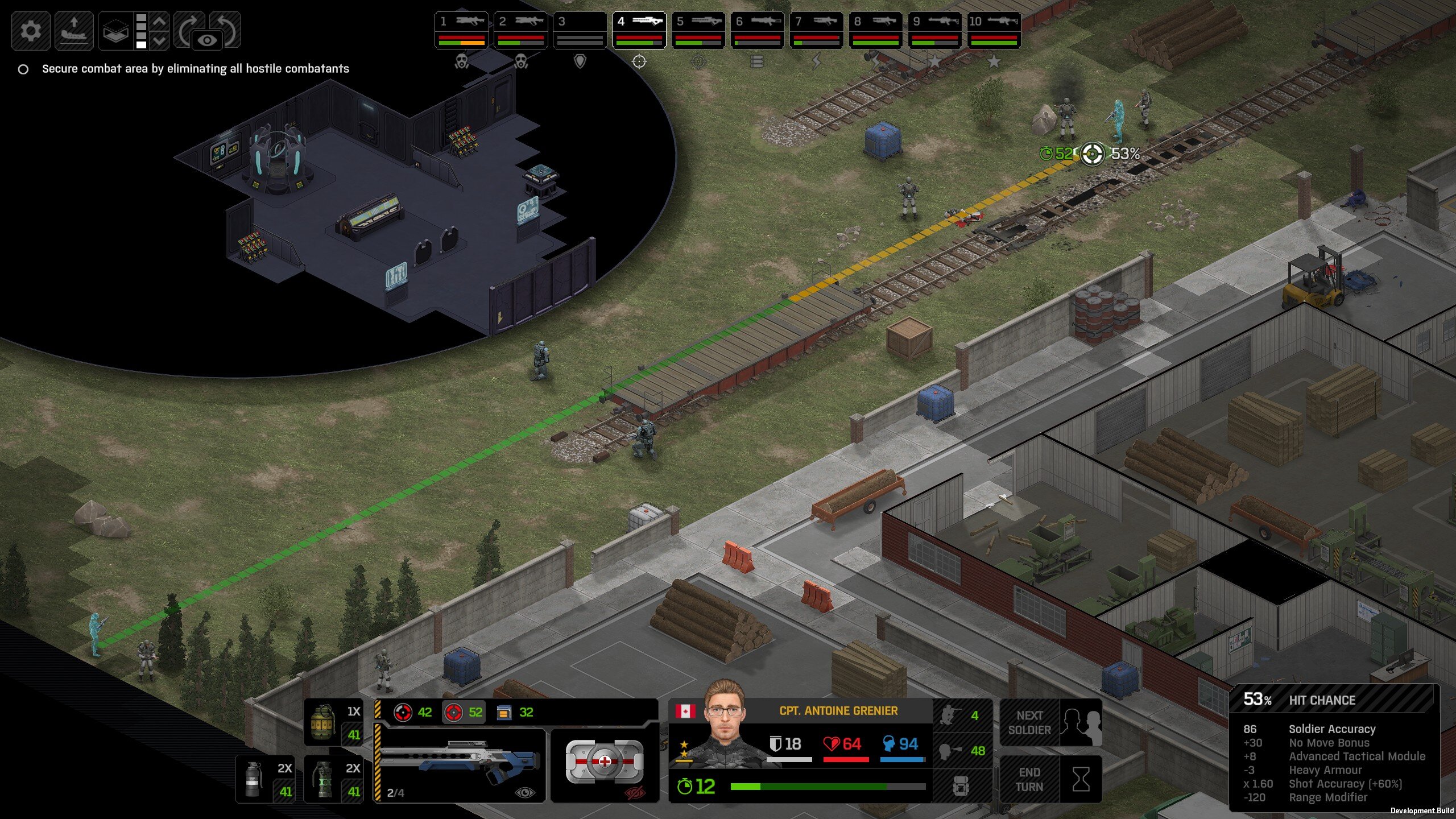
Task: Select the black smoke grenade slot
Action: [266, 779]
